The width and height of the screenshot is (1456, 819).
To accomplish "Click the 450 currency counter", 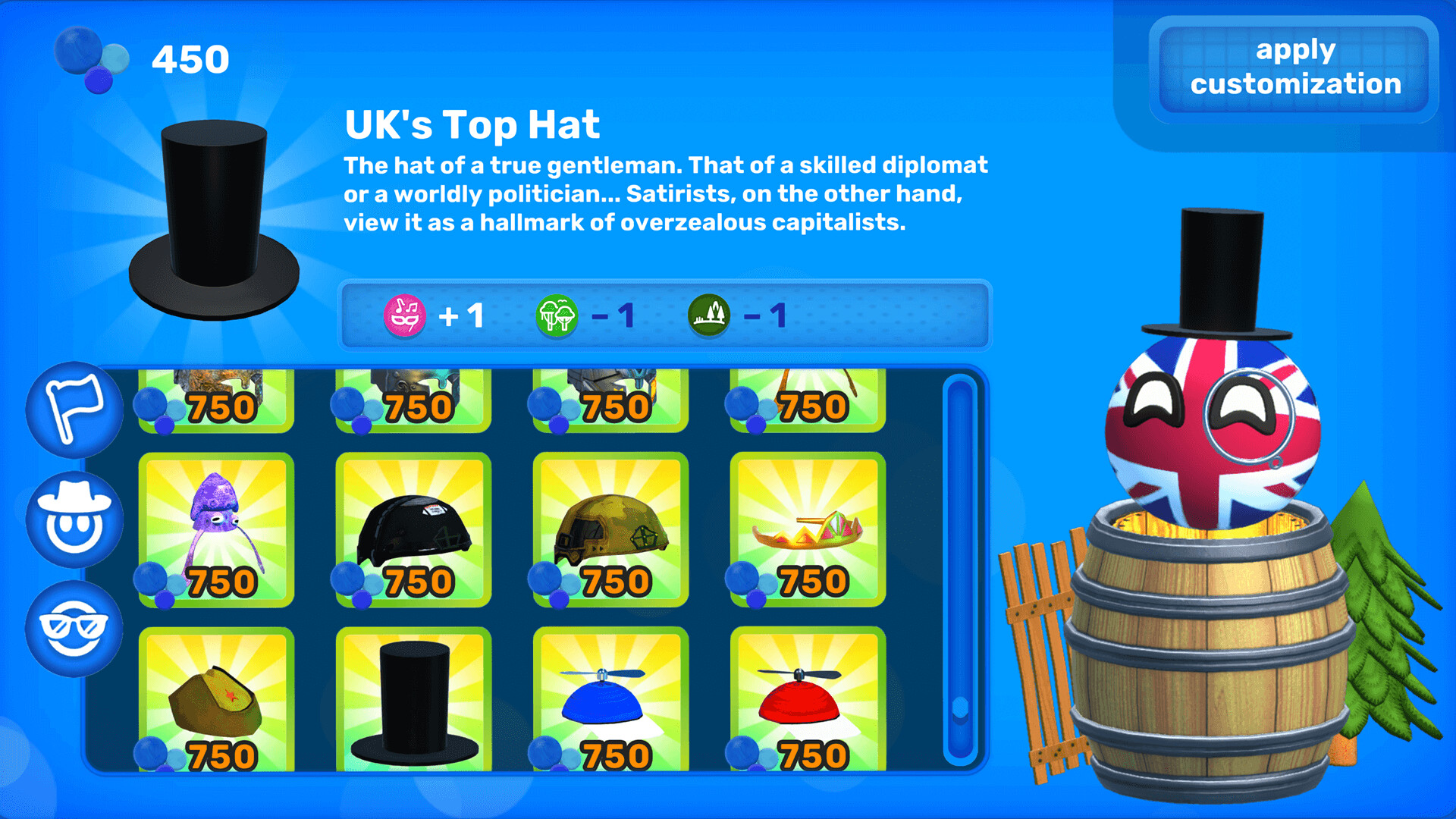I will click(189, 58).
